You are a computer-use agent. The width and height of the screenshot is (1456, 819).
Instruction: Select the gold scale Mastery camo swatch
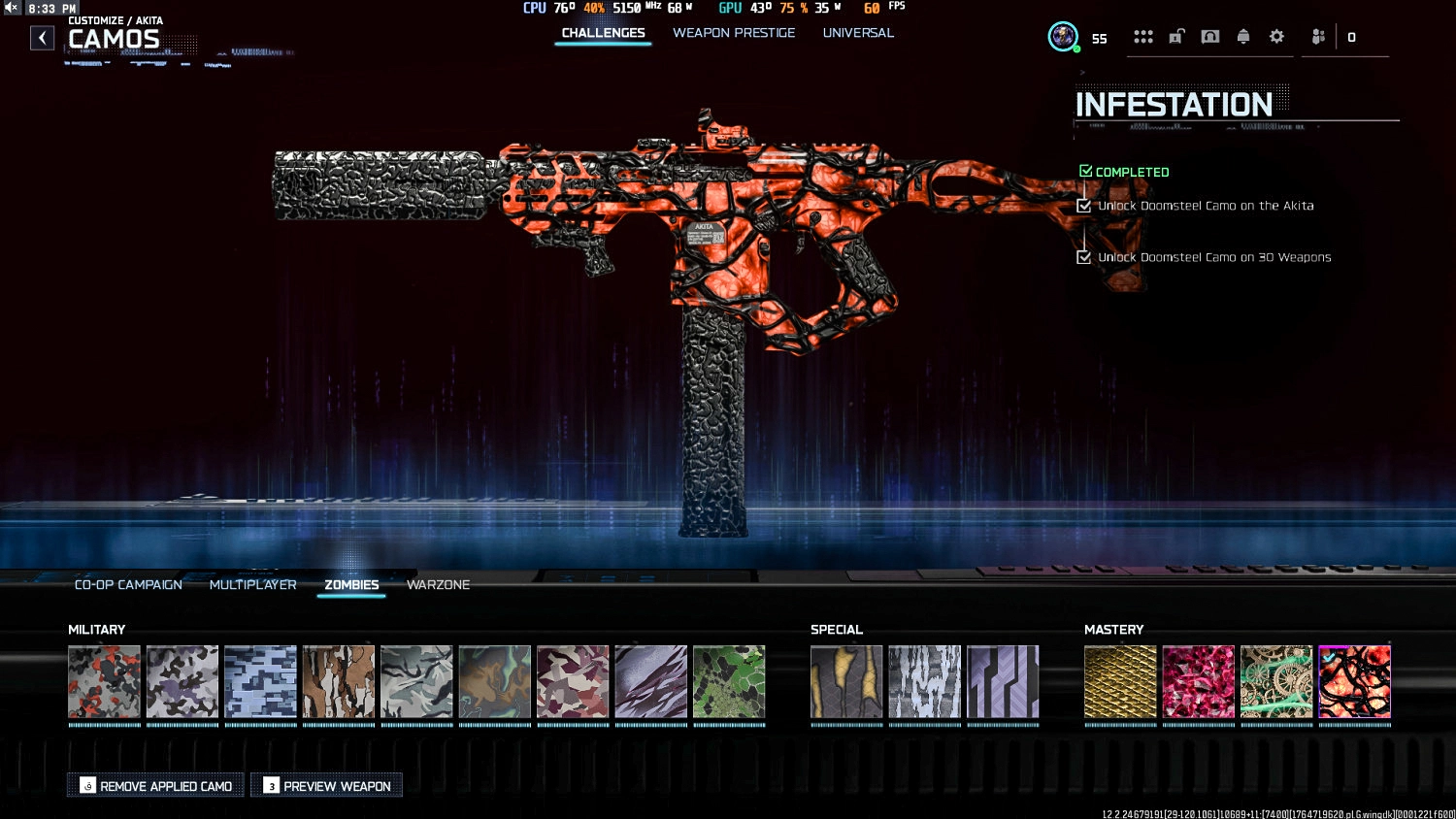1120,681
